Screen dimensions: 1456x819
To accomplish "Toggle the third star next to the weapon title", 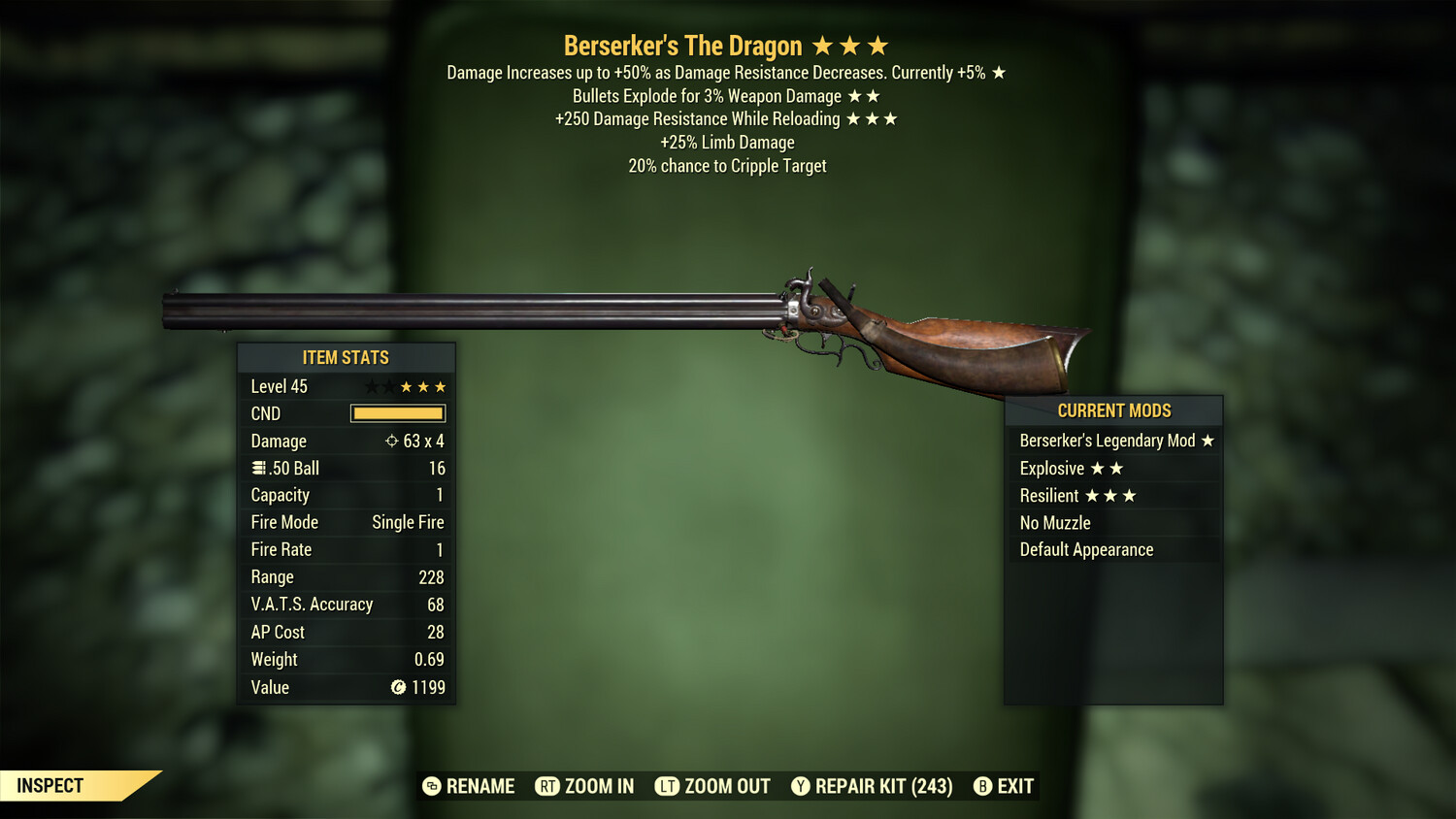I will tap(878, 45).
